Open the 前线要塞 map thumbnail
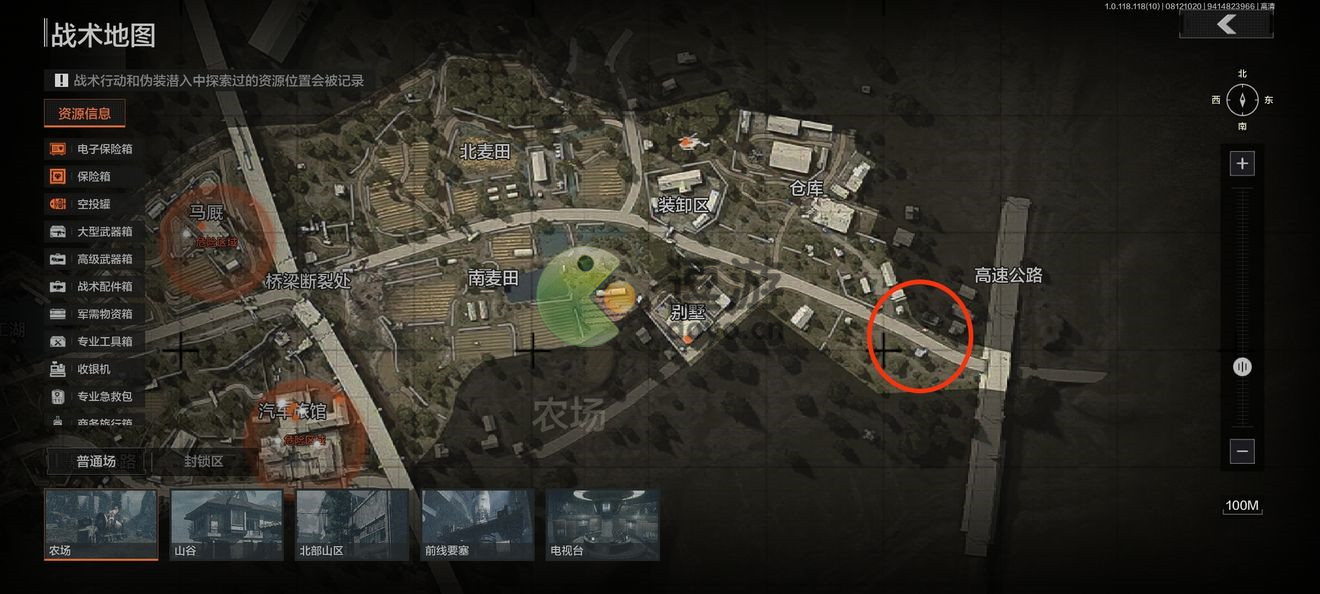Viewport: 1320px width, 594px height. click(x=478, y=524)
